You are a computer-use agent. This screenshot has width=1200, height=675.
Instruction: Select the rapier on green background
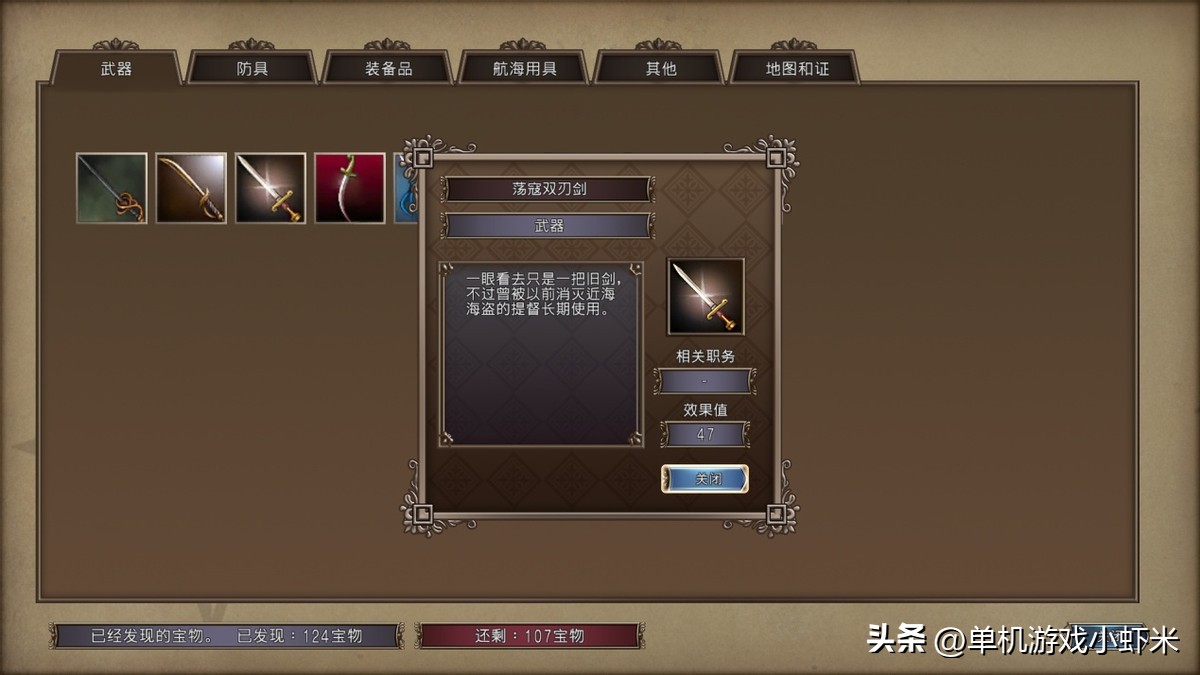(x=112, y=188)
